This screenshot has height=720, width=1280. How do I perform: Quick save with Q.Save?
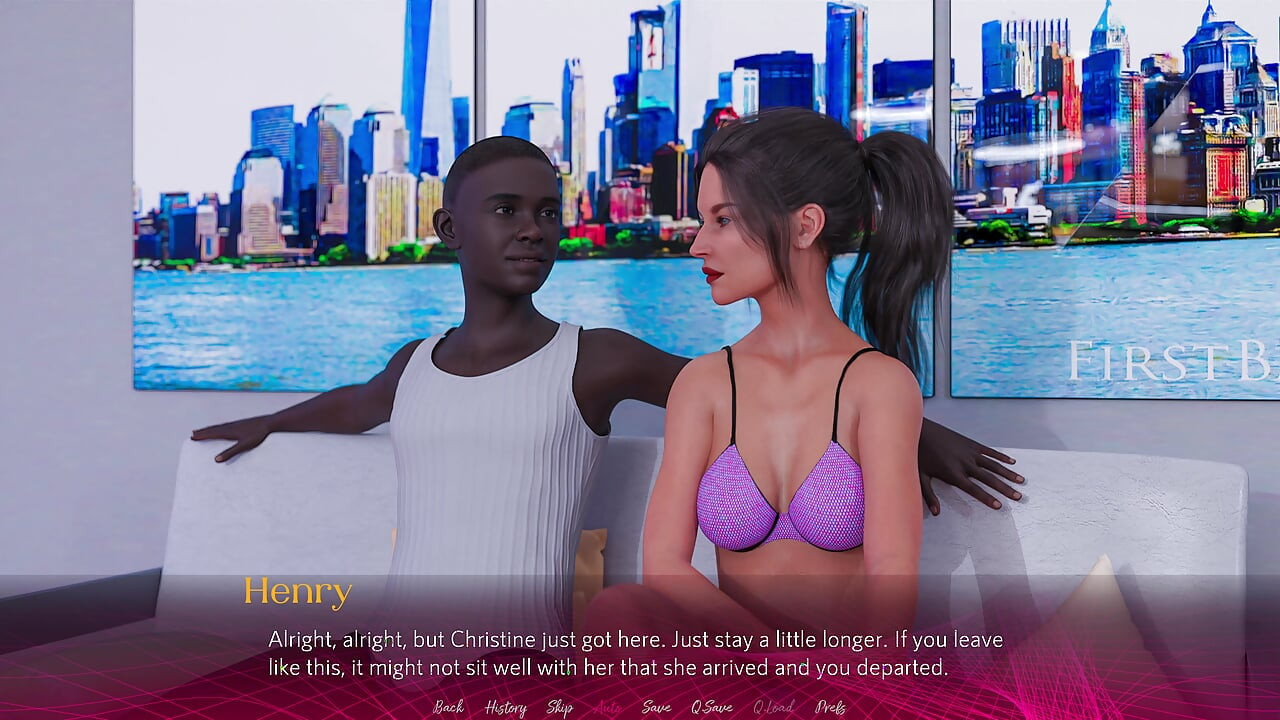(711, 707)
